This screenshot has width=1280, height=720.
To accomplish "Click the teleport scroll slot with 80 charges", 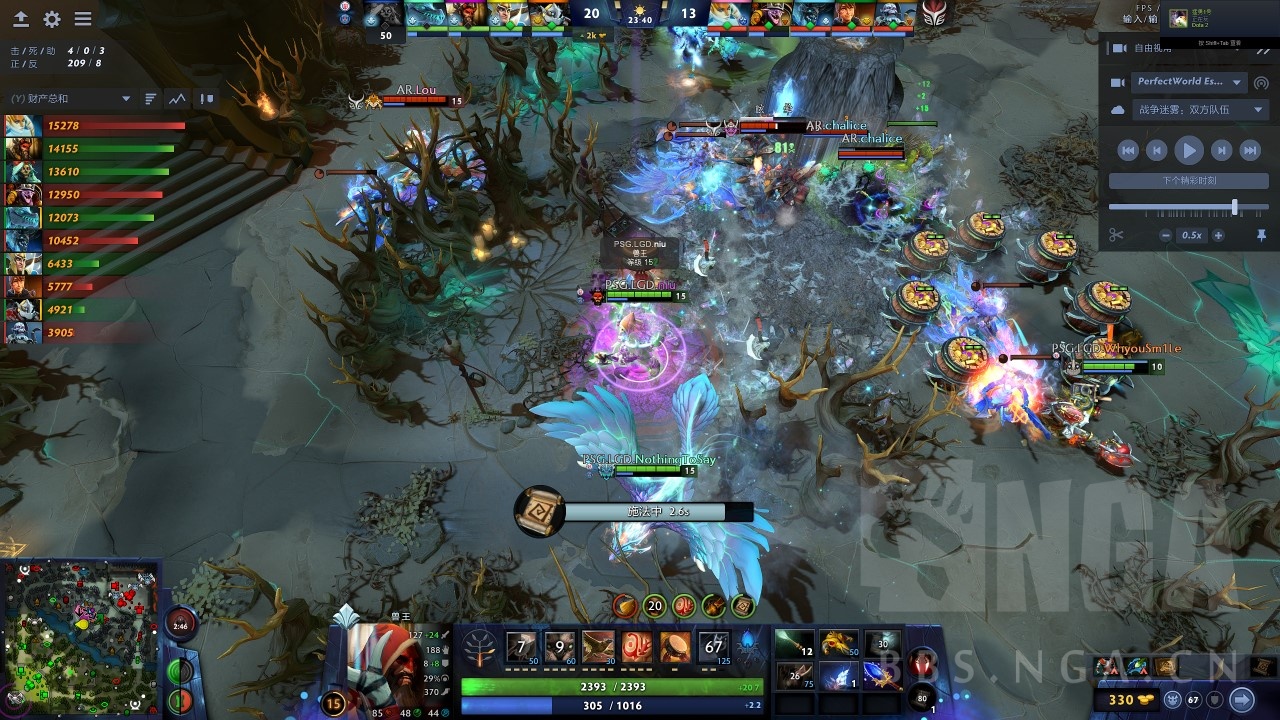I will point(920,697).
